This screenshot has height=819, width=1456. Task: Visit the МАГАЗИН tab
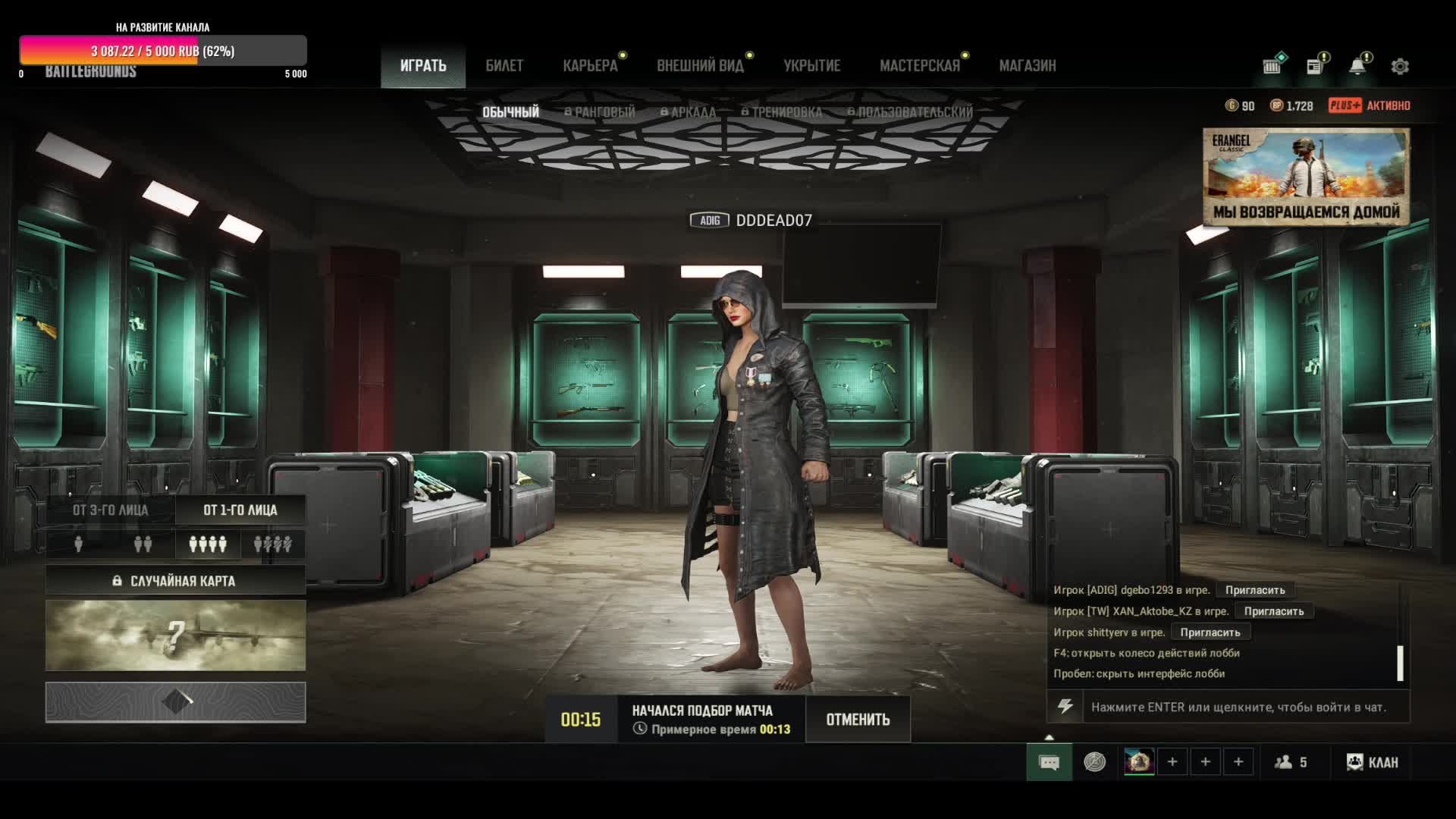1027,66
